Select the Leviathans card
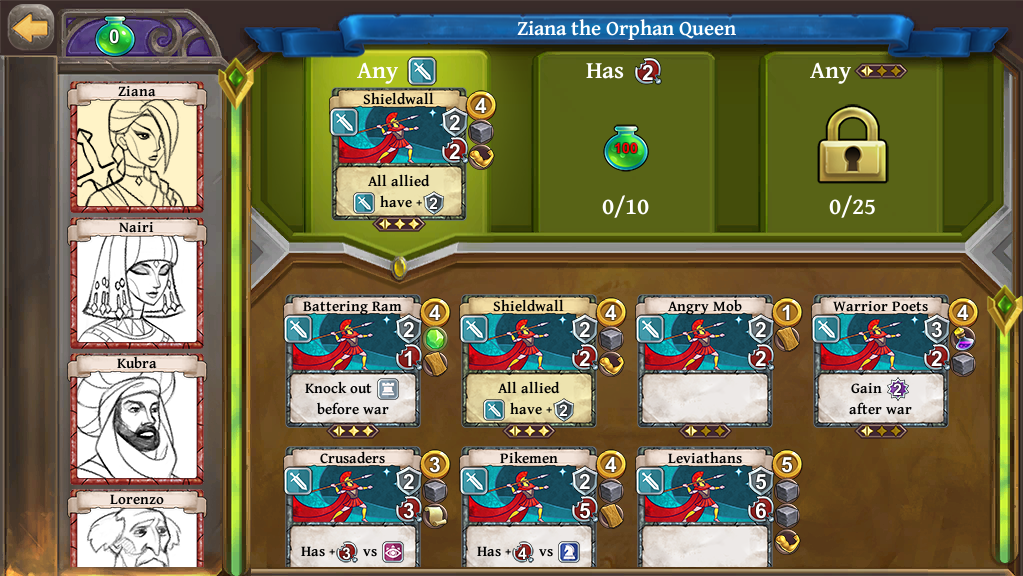The width and height of the screenshot is (1023, 576). [x=704, y=512]
